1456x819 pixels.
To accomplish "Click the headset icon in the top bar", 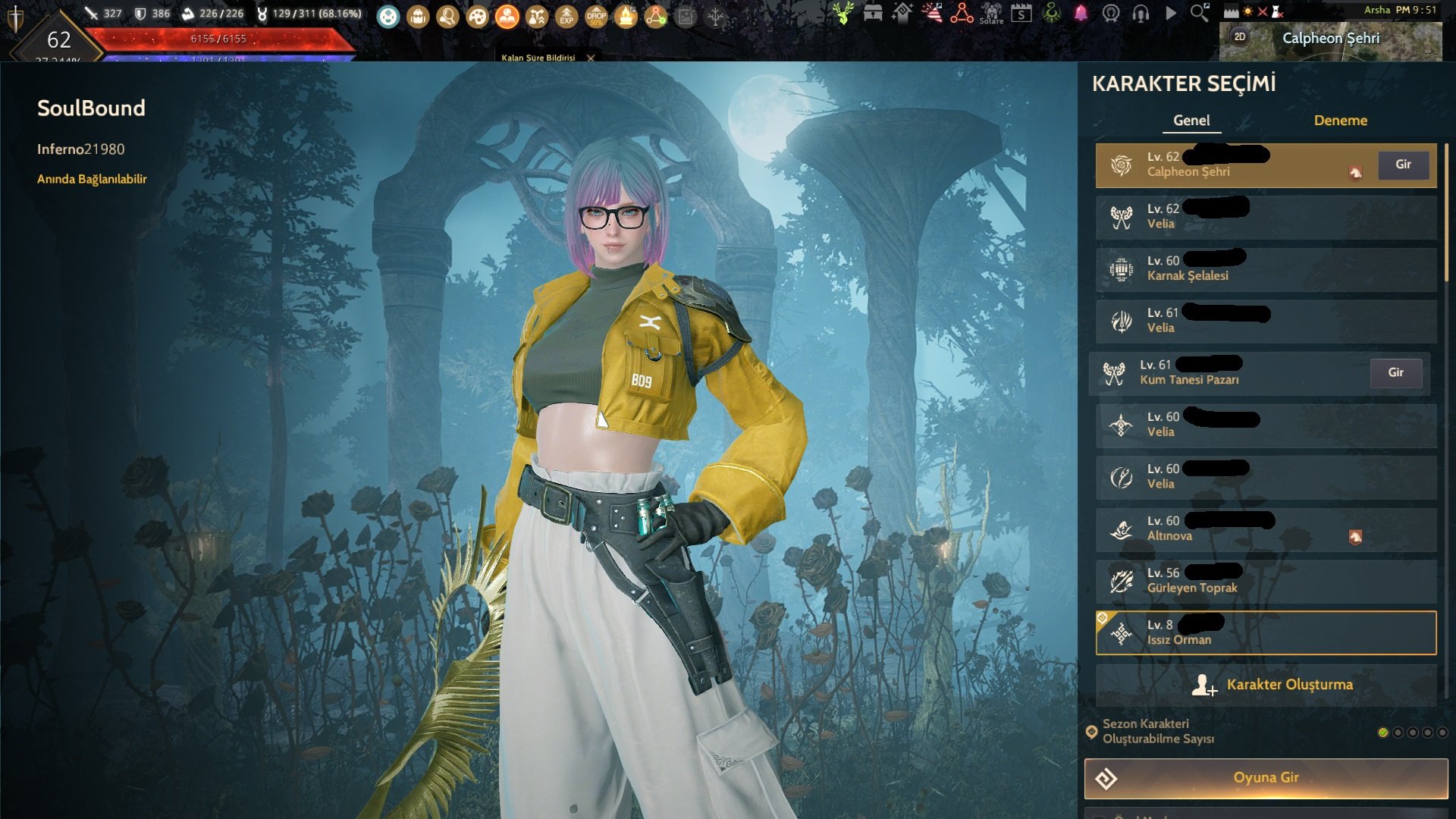I will click(x=1141, y=14).
